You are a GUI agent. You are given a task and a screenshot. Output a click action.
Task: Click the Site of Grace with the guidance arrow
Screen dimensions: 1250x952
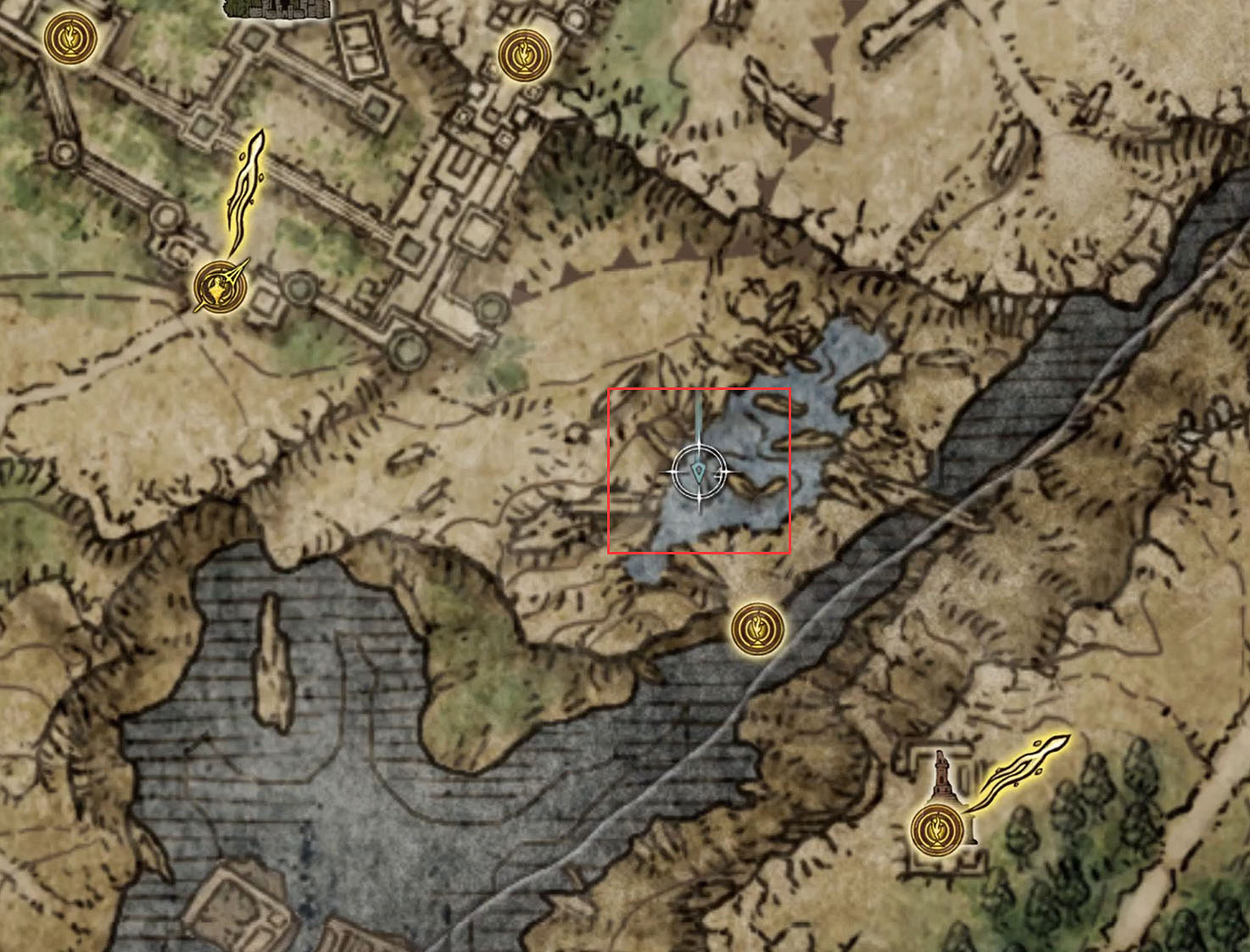[x=217, y=287]
